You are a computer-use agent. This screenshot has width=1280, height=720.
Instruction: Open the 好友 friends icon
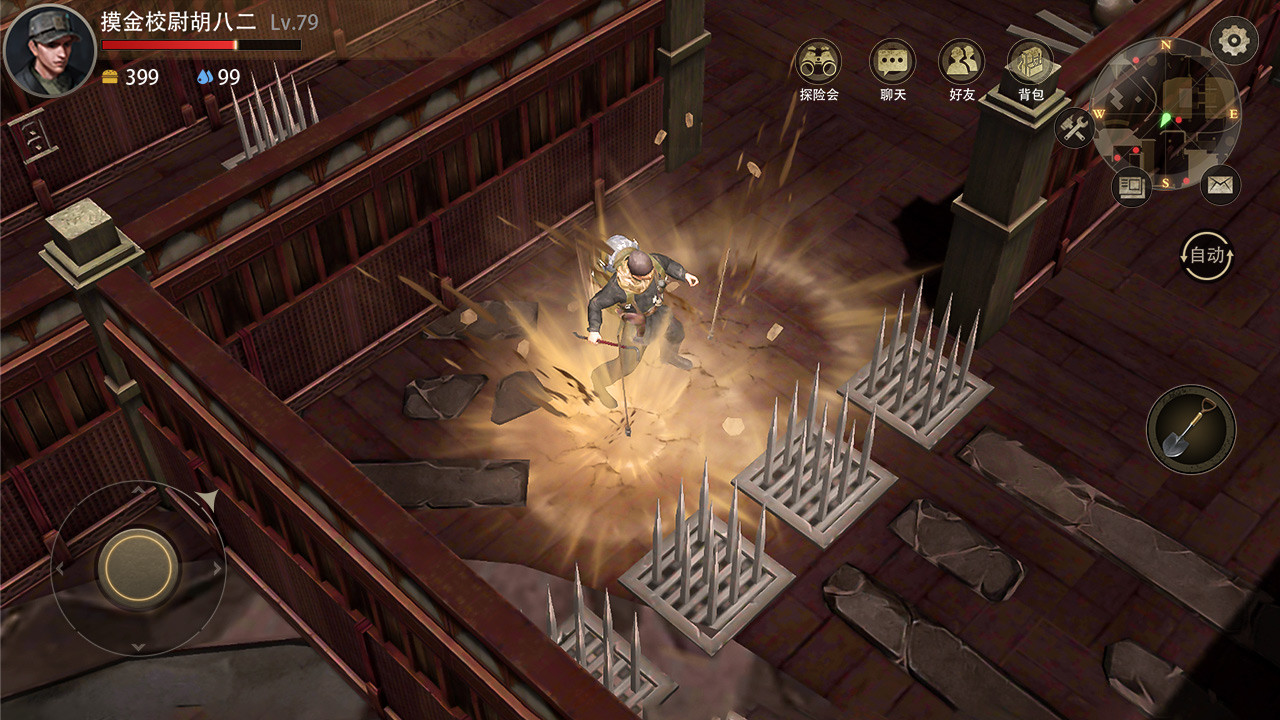tap(961, 62)
